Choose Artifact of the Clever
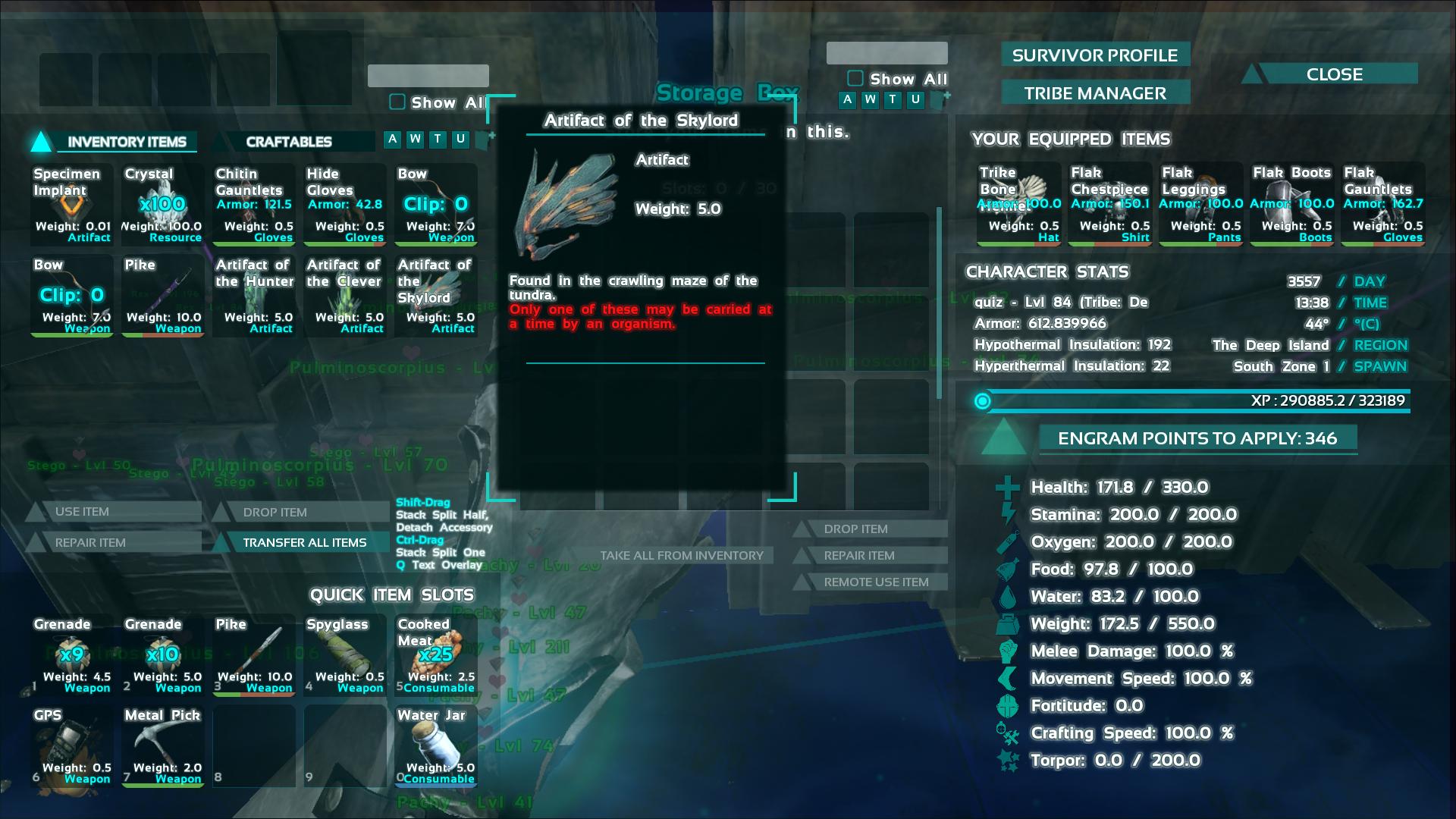Image resolution: width=1456 pixels, height=819 pixels. (345, 296)
